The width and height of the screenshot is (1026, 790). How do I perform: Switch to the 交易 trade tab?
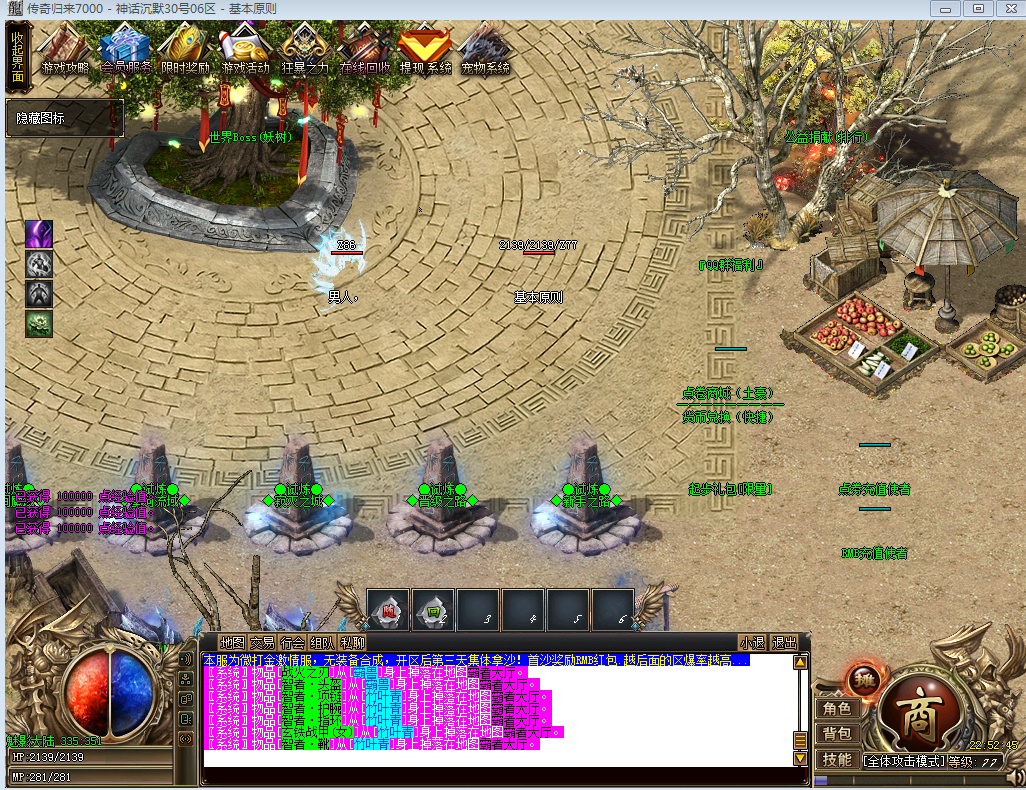coord(262,642)
